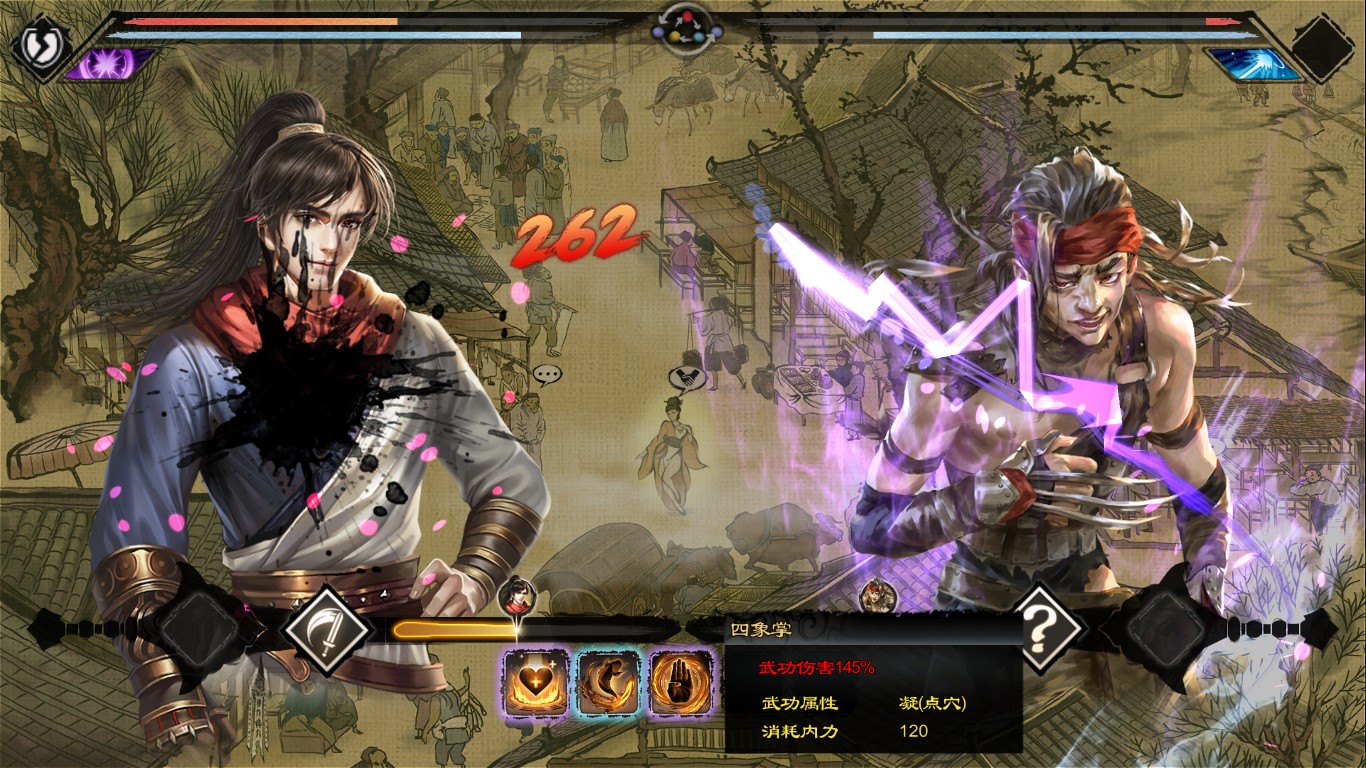The image size is (1366, 768).
Task: Activate the glowing heart healing skill
Action: click(x=536, y=682)
